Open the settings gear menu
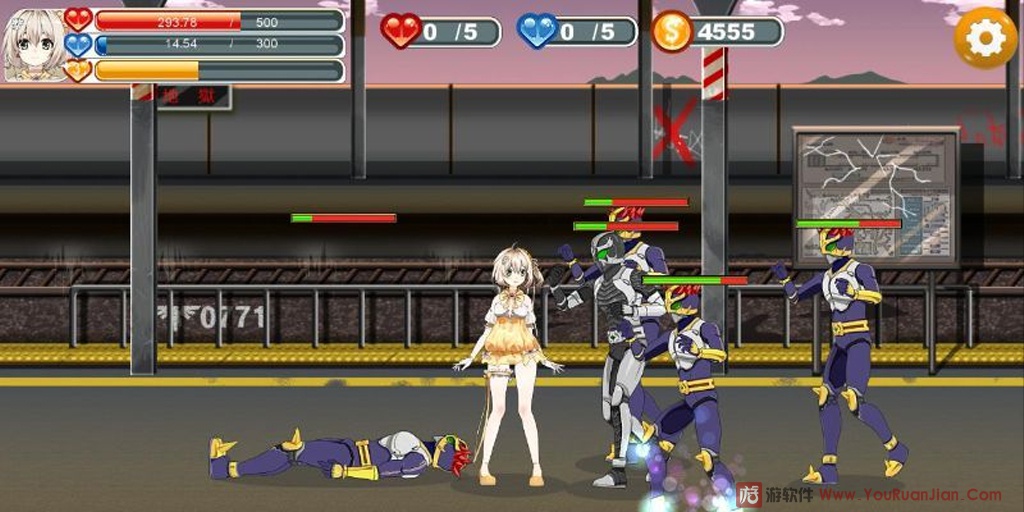This screenshot has width=1024, height=512. click(x=985, y=37)
